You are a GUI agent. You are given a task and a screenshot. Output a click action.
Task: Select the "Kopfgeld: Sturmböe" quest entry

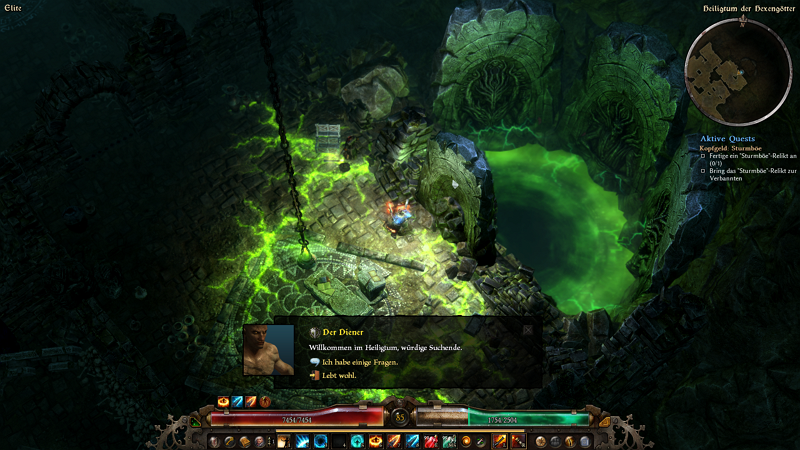point(728,148)
